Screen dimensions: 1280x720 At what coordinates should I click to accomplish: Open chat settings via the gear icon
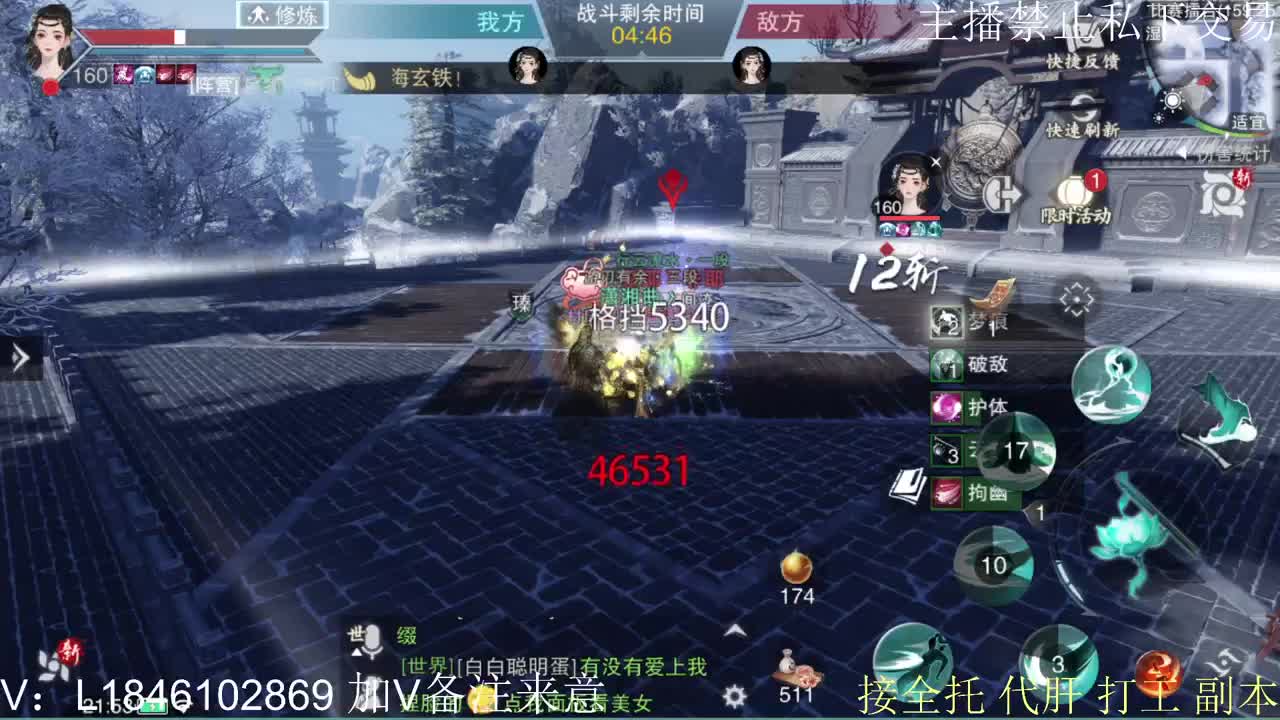tap(735, 695)
